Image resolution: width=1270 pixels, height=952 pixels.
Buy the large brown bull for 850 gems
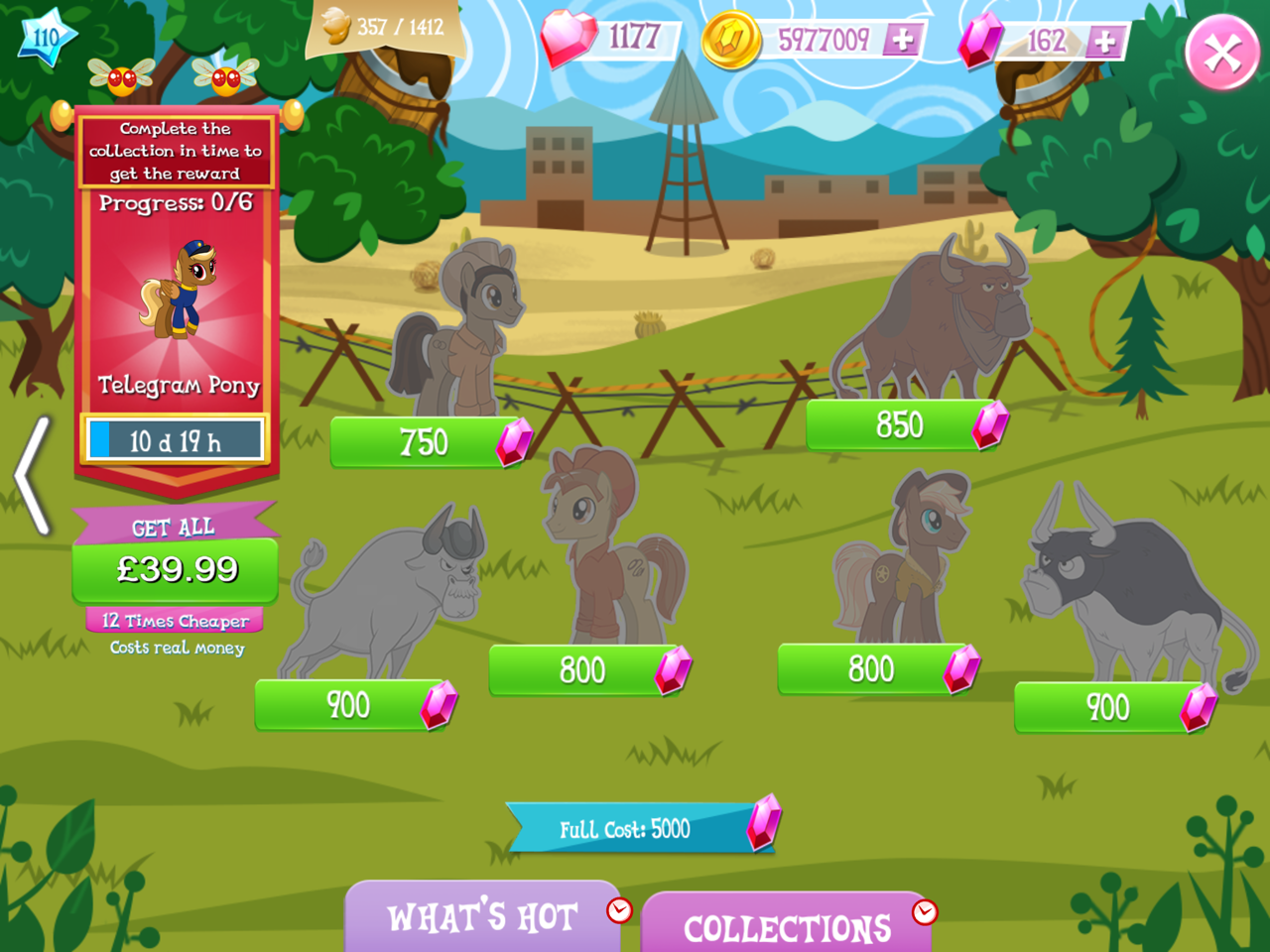click(901, 426)
